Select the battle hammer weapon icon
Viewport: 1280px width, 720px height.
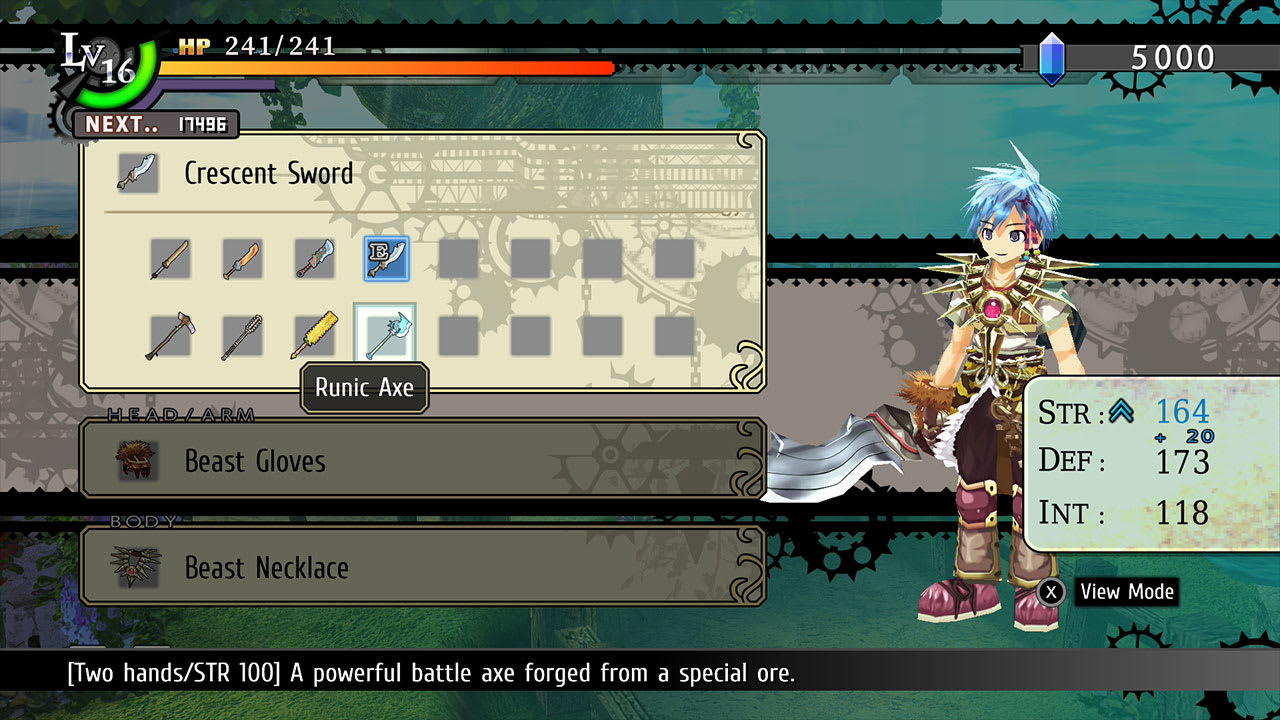tap(170, 333)
